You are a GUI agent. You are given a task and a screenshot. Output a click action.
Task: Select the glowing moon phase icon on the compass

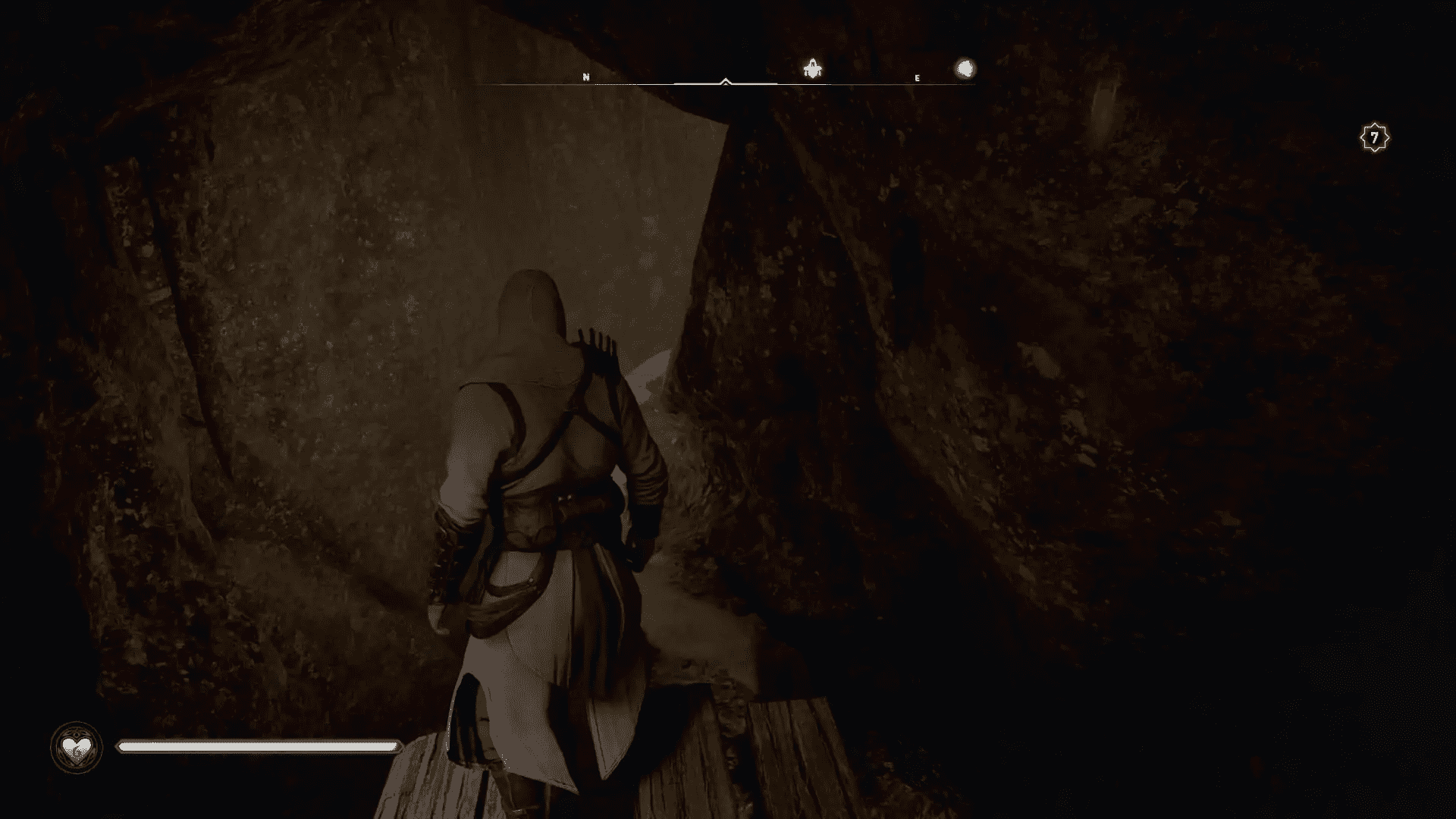[x=965, y=69]
